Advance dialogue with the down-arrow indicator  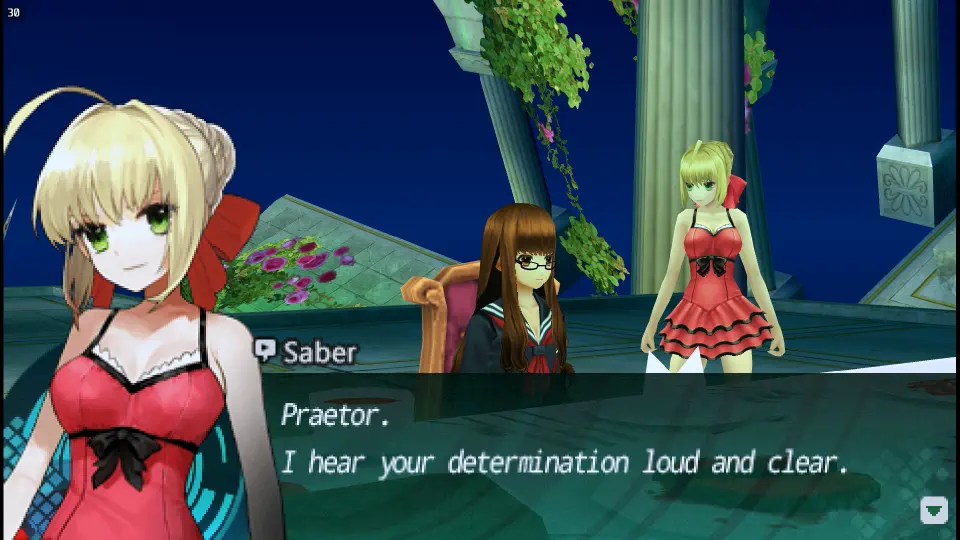pos(933,511)
